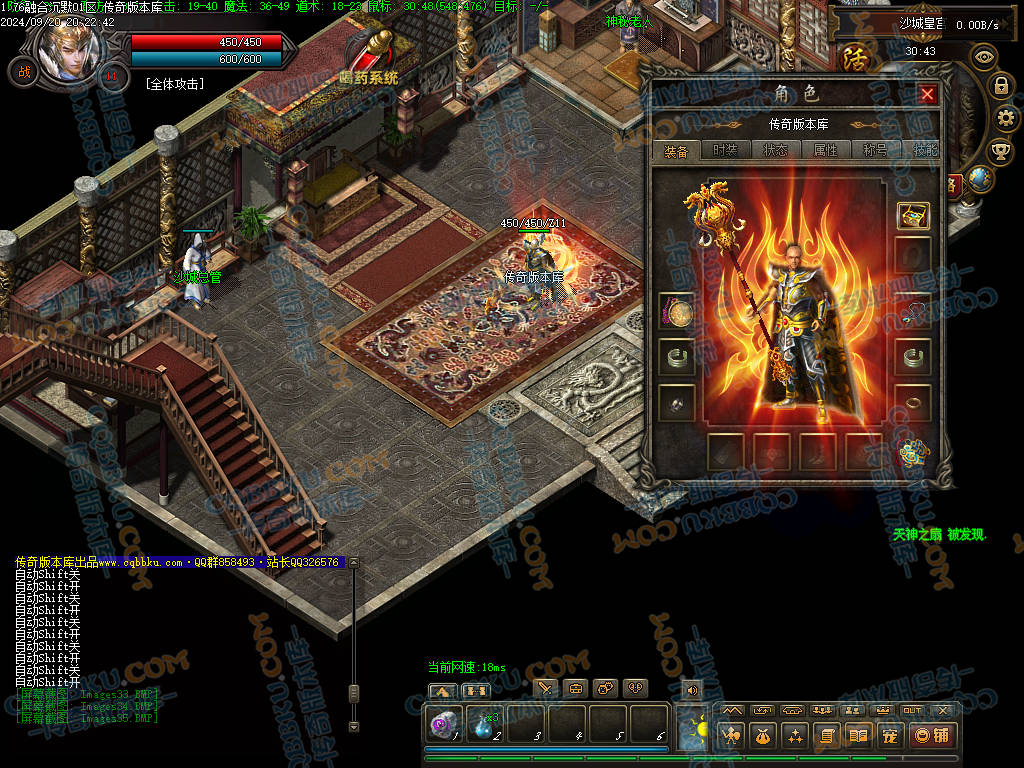The width and height of the screenshot is (1024, 768).
Task: Open the 状态 tab
Action: 775,150
